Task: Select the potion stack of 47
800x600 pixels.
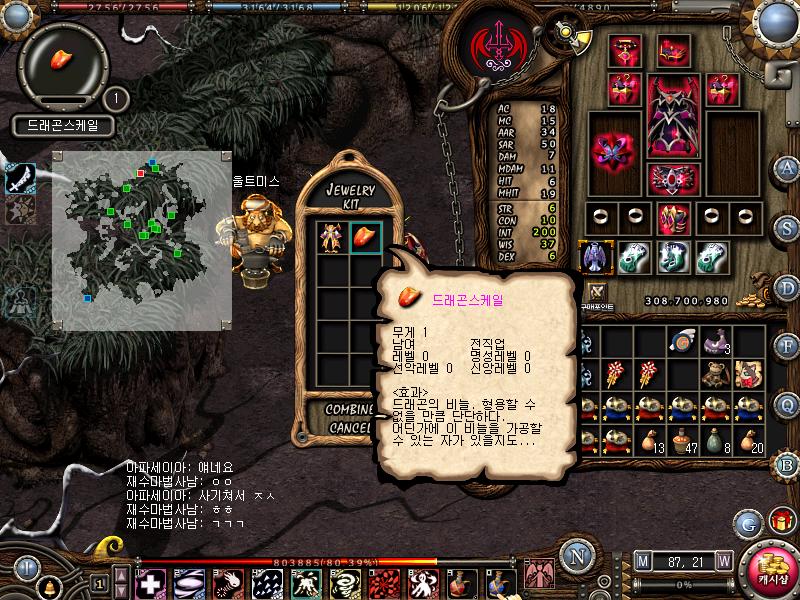Action: click(x=683, y=440)
